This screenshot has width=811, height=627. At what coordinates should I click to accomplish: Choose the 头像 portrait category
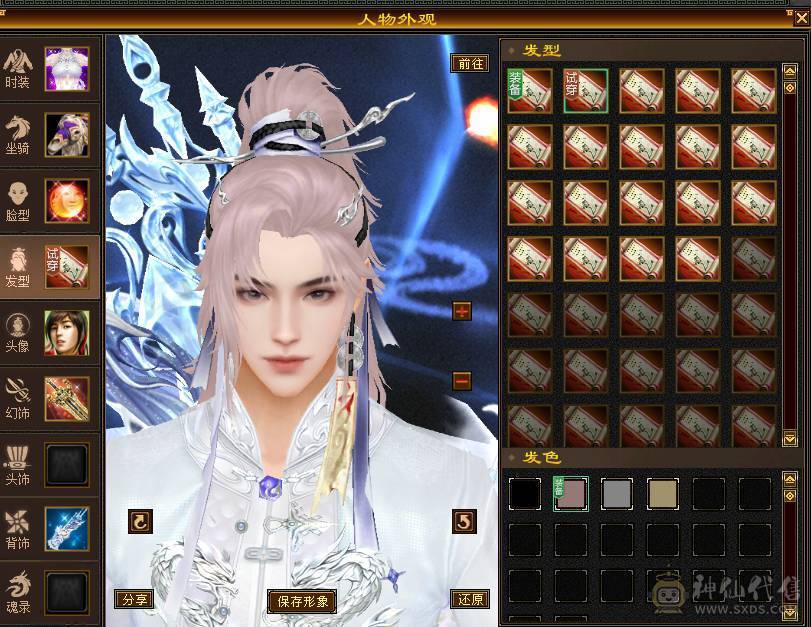click(50, 333)
